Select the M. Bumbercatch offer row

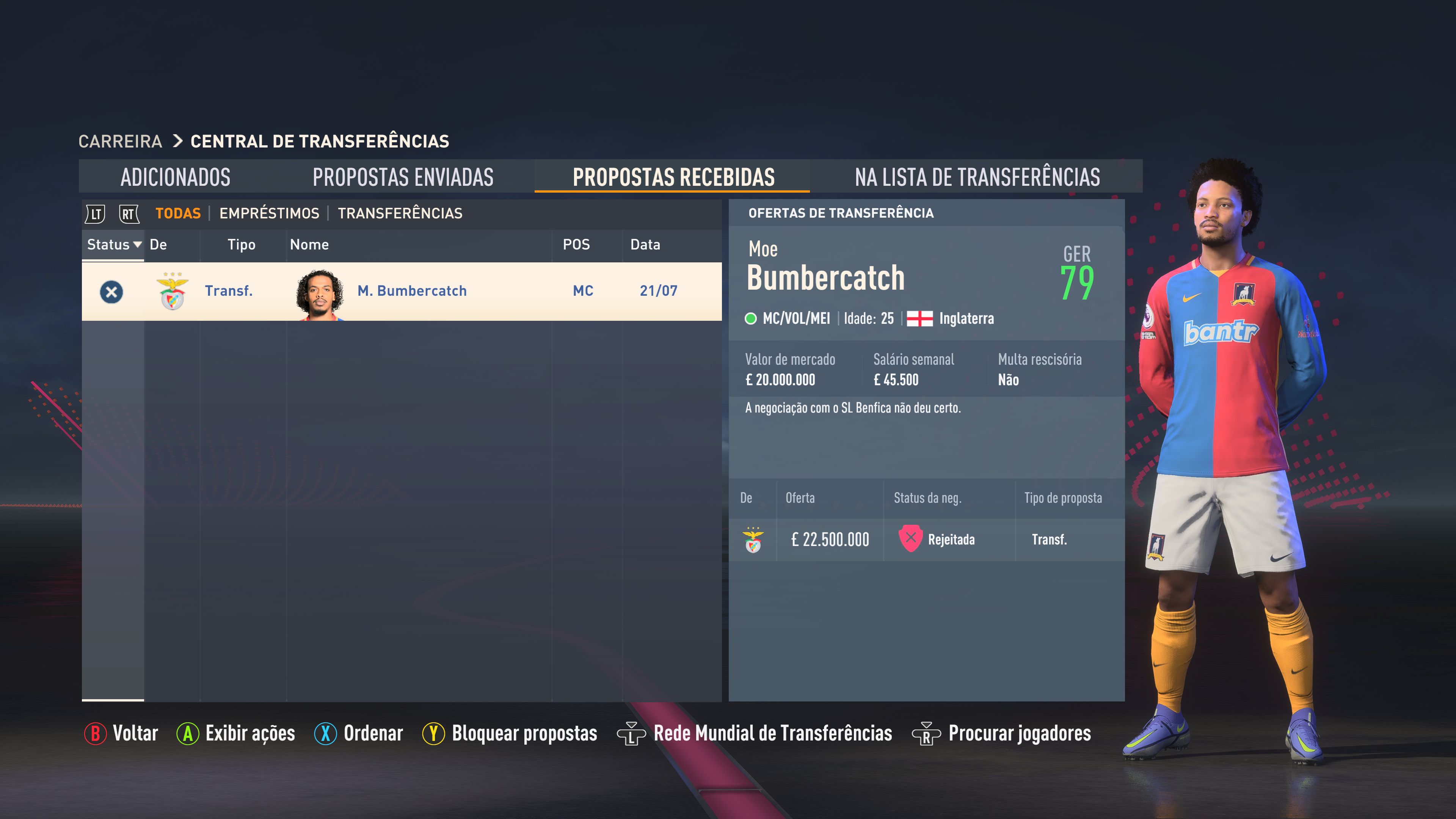click(x=411, y=291)
